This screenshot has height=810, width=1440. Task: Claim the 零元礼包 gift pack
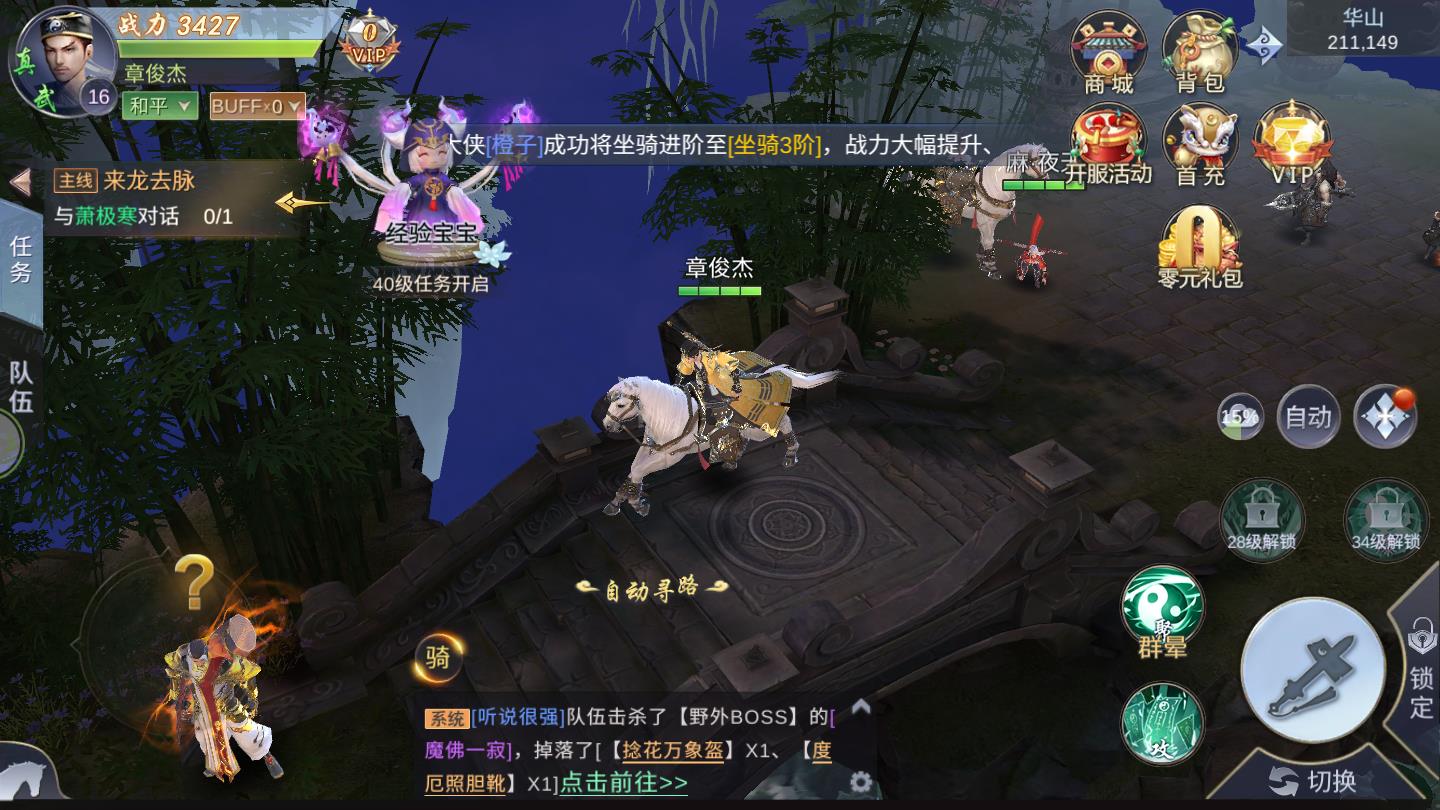click(x=1197, y=238)
